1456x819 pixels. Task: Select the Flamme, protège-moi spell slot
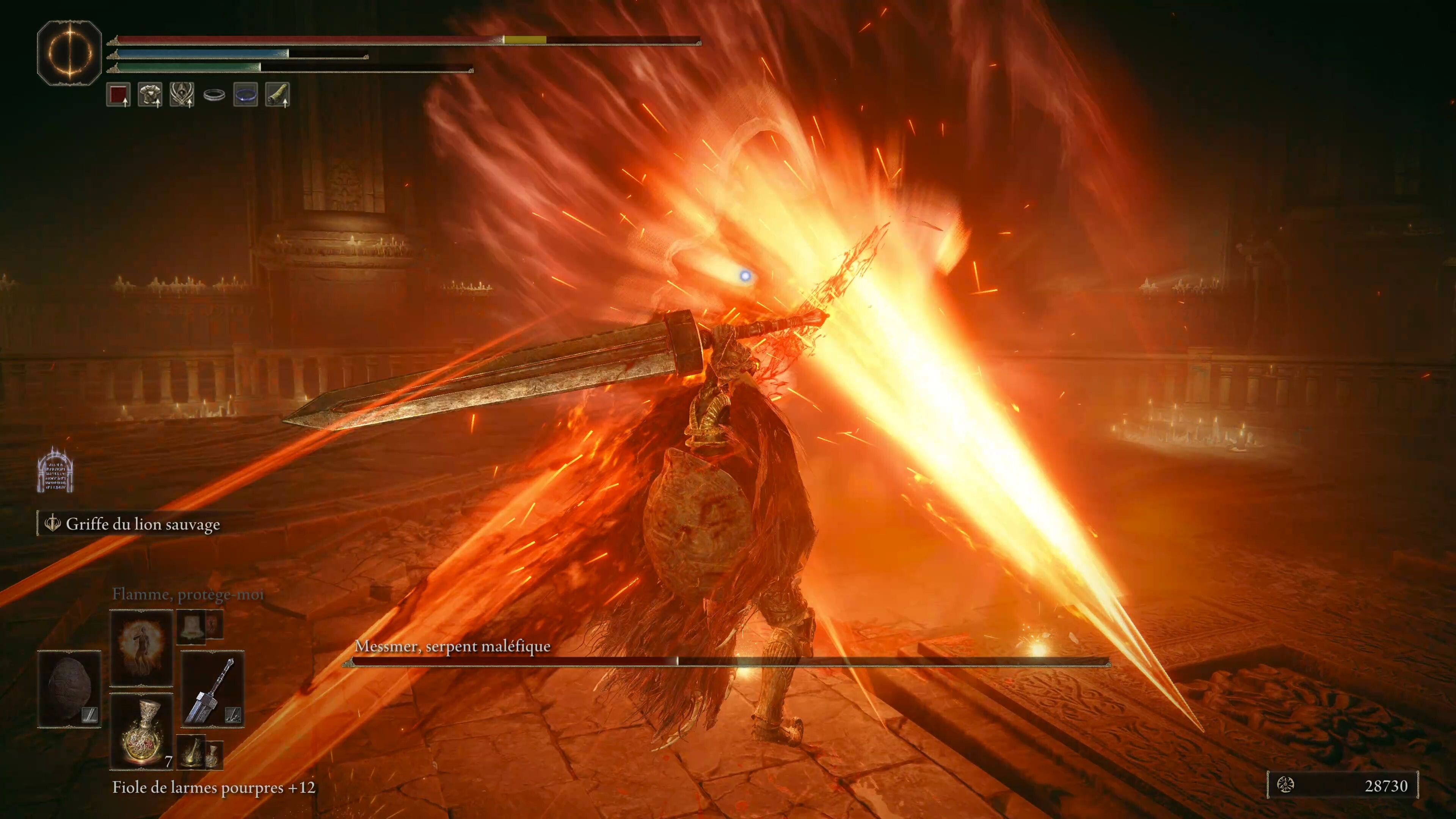(x=141, y=647)
